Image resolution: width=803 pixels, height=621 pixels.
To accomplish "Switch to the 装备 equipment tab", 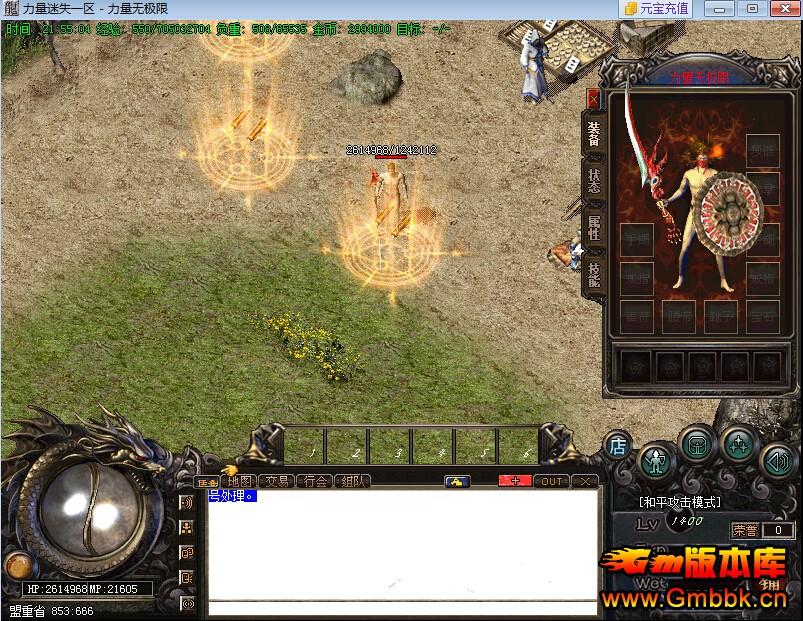I will point(594,134).
